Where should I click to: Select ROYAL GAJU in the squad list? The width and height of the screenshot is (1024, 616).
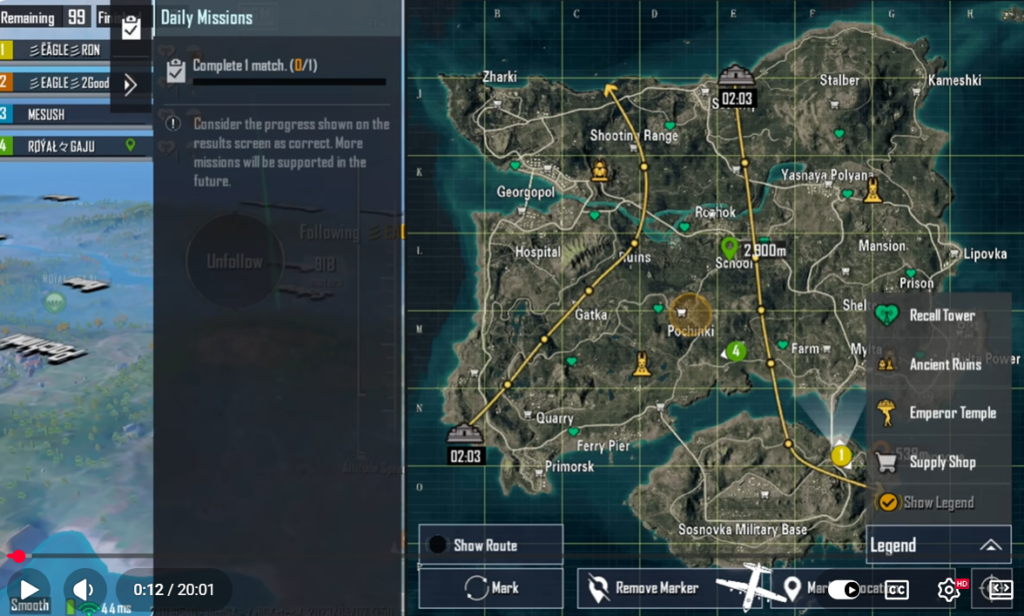click(60, 146)
